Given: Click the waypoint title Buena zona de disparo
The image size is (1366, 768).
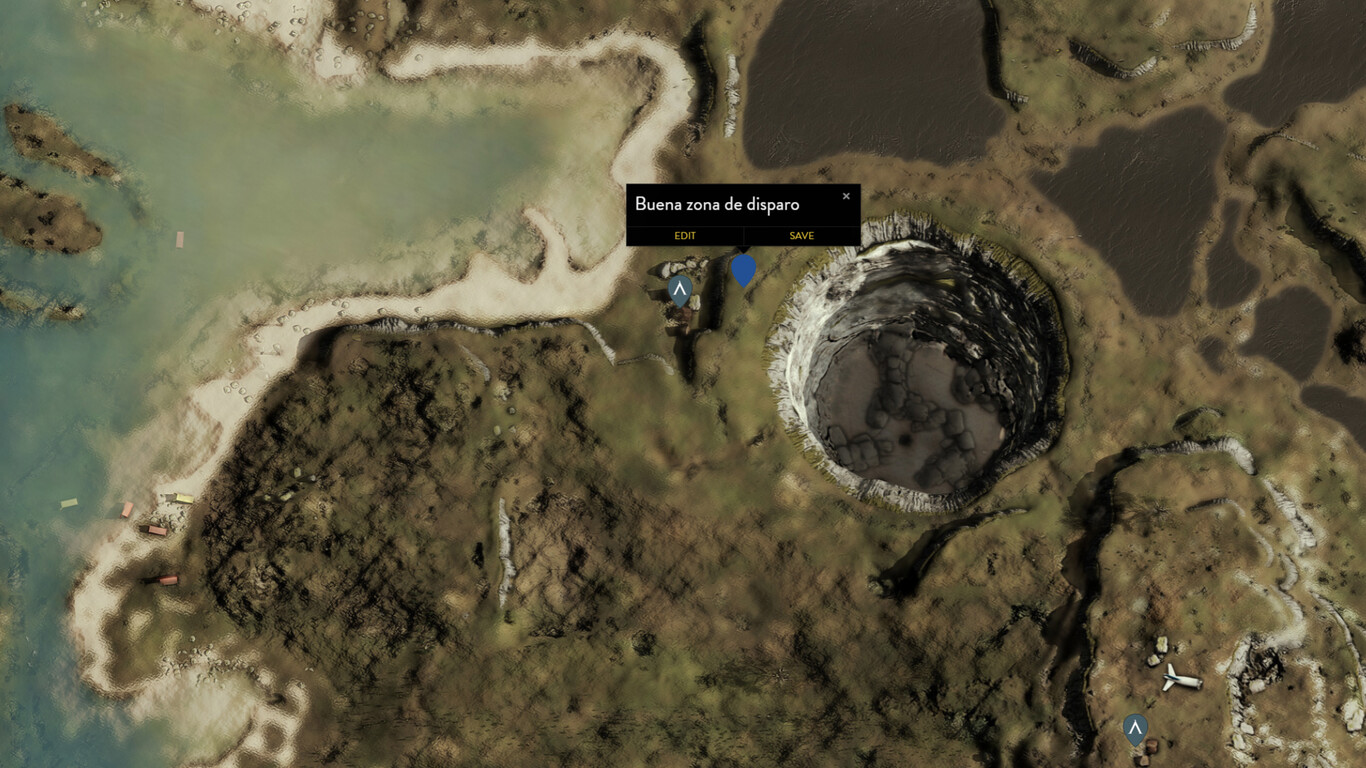Looking at the screenshot, I should pyautogui.click(x=716, y=204).
